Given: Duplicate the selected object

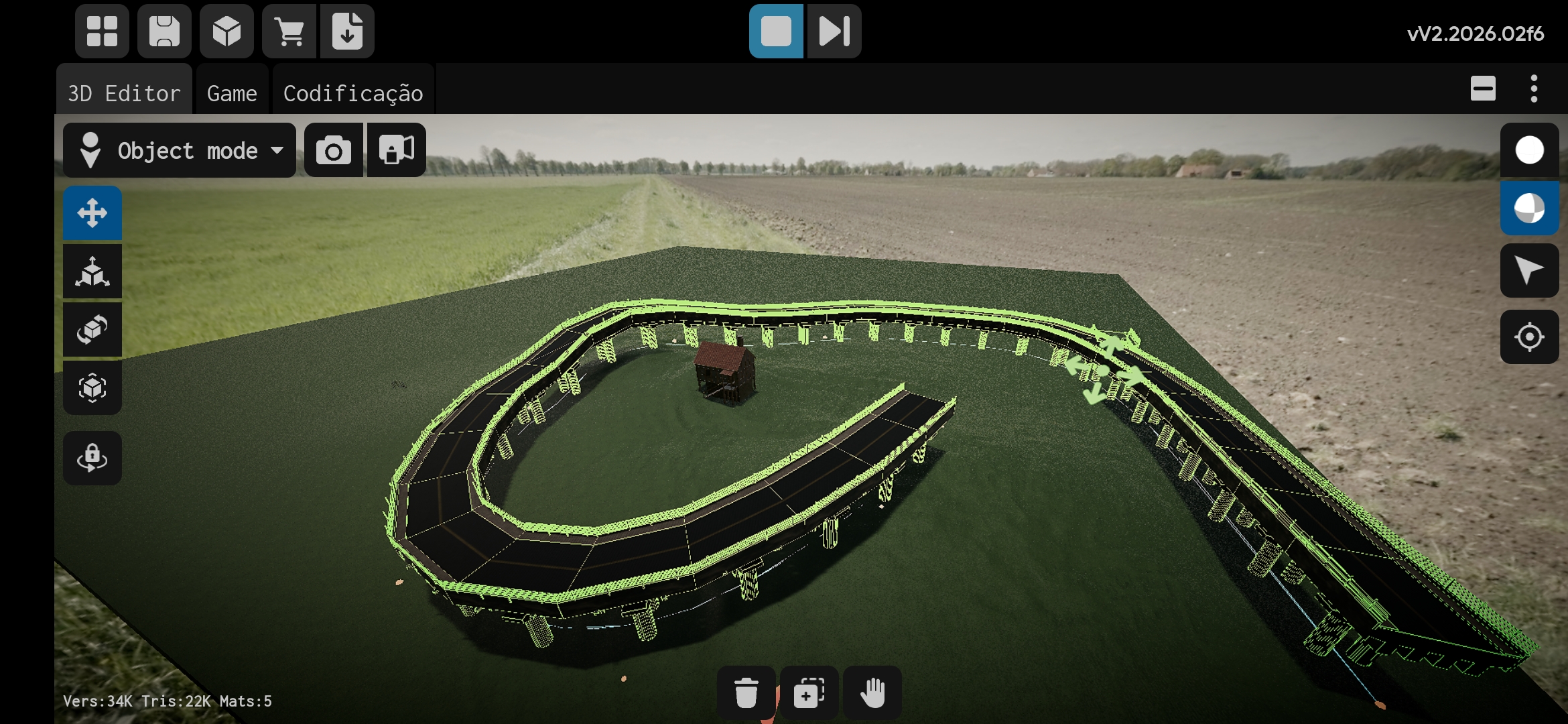Looking at the screenshot, I should click(809, 692).
